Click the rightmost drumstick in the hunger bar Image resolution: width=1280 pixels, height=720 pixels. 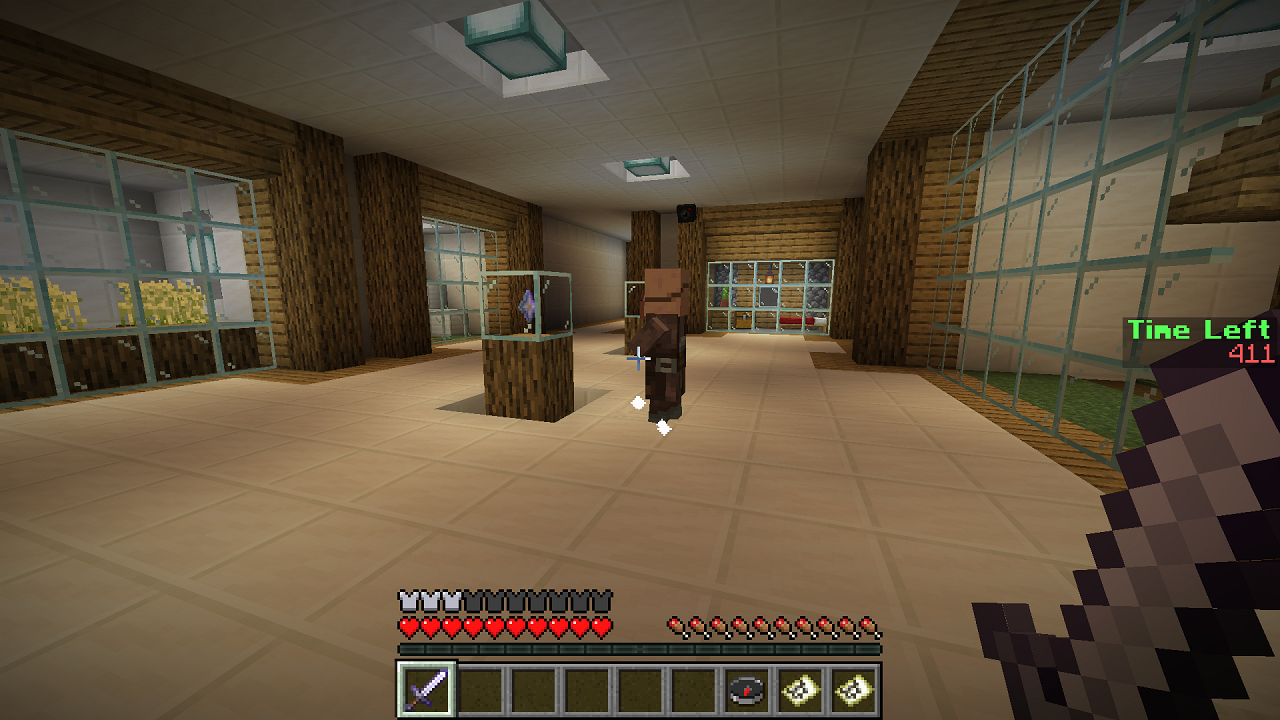[869, 625]
